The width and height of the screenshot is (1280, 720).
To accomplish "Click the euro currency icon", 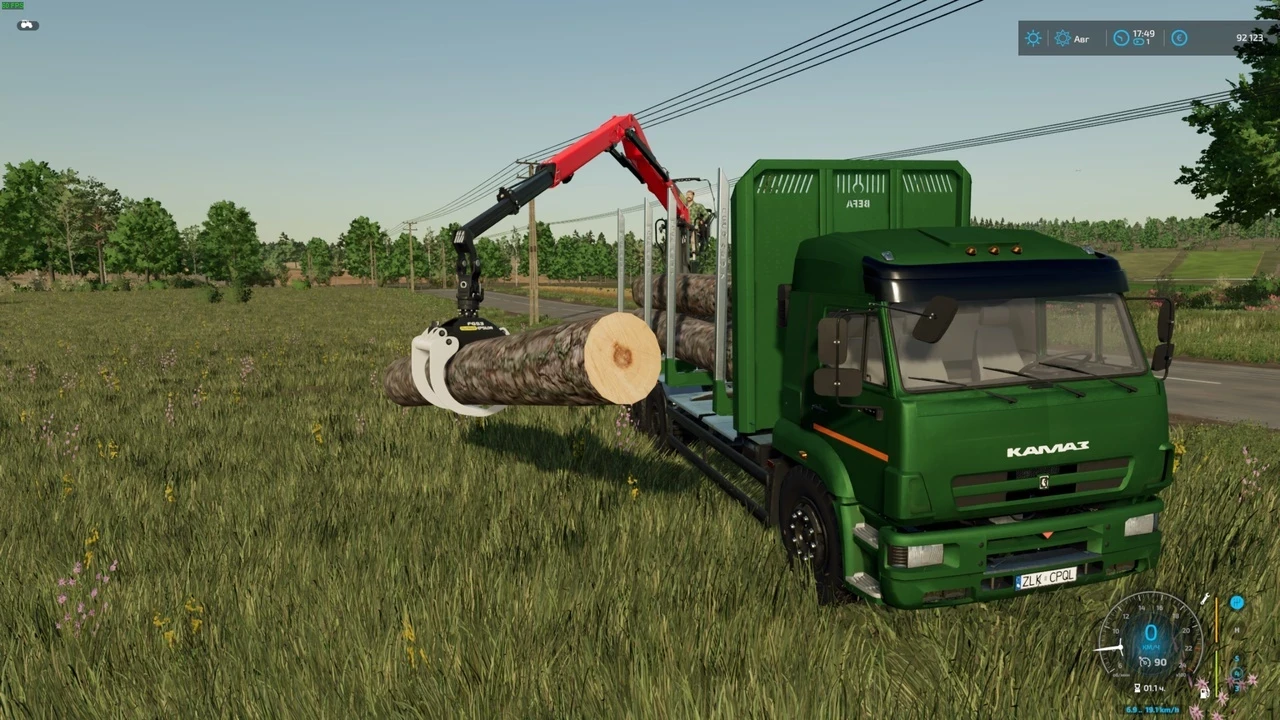I will (x=1179, y=37).
